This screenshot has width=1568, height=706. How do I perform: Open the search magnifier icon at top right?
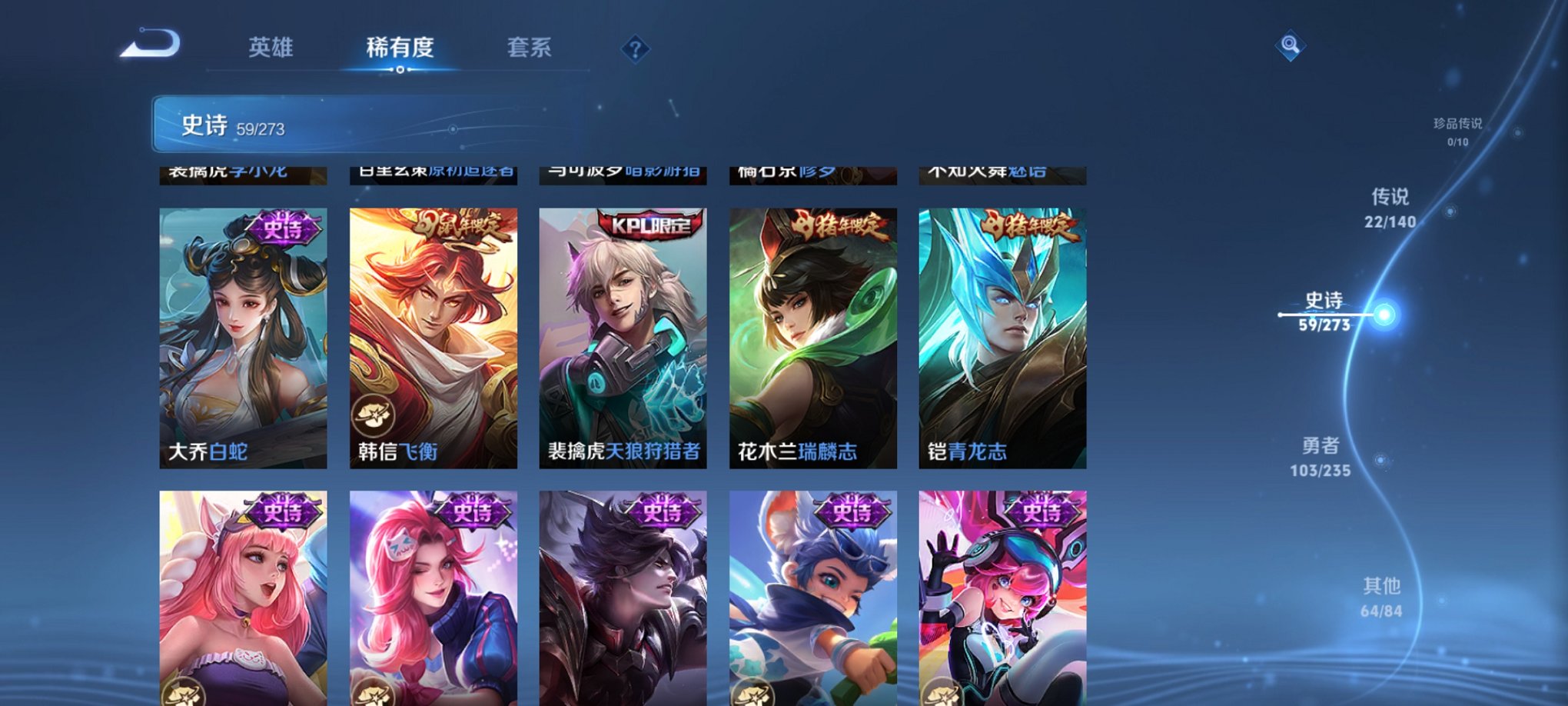[1288, 45]
